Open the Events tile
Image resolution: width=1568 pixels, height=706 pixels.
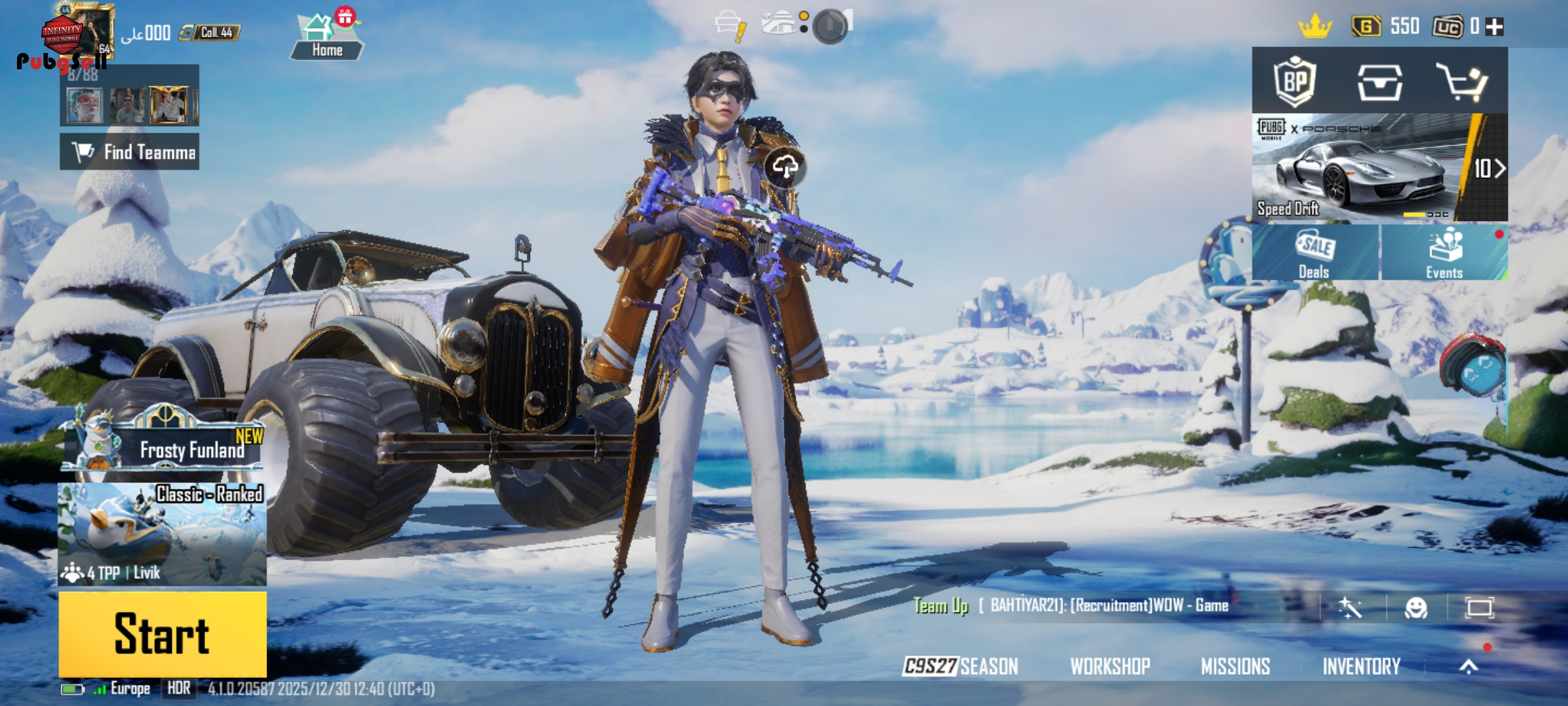(1444, 252)
